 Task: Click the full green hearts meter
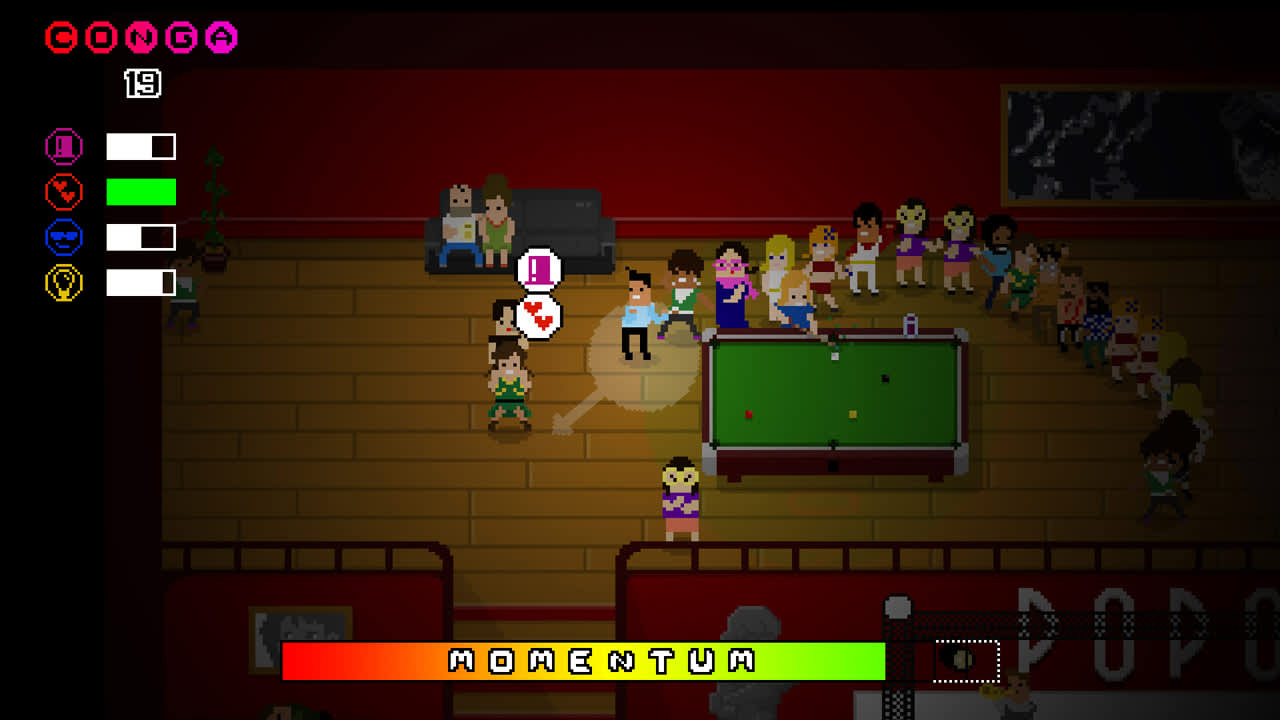click(x=140, y=191)
